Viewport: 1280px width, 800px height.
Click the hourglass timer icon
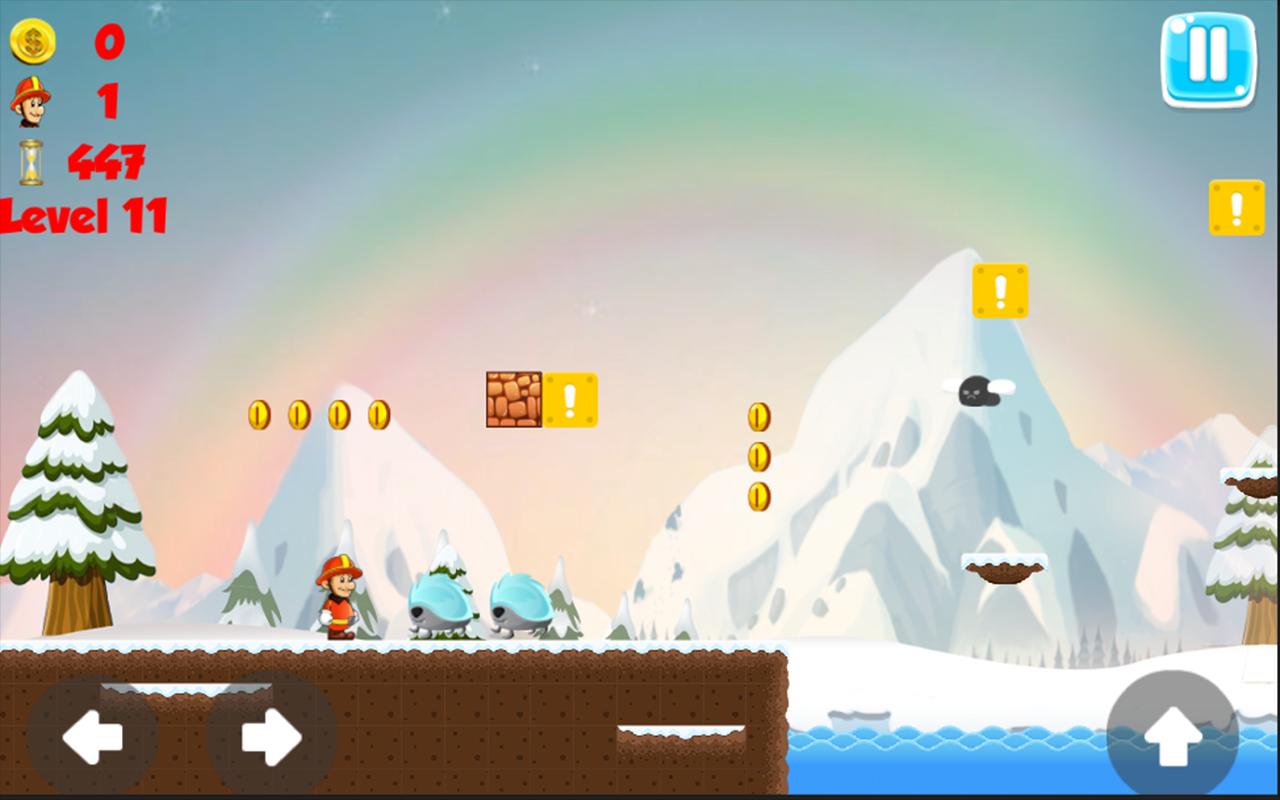32,160
